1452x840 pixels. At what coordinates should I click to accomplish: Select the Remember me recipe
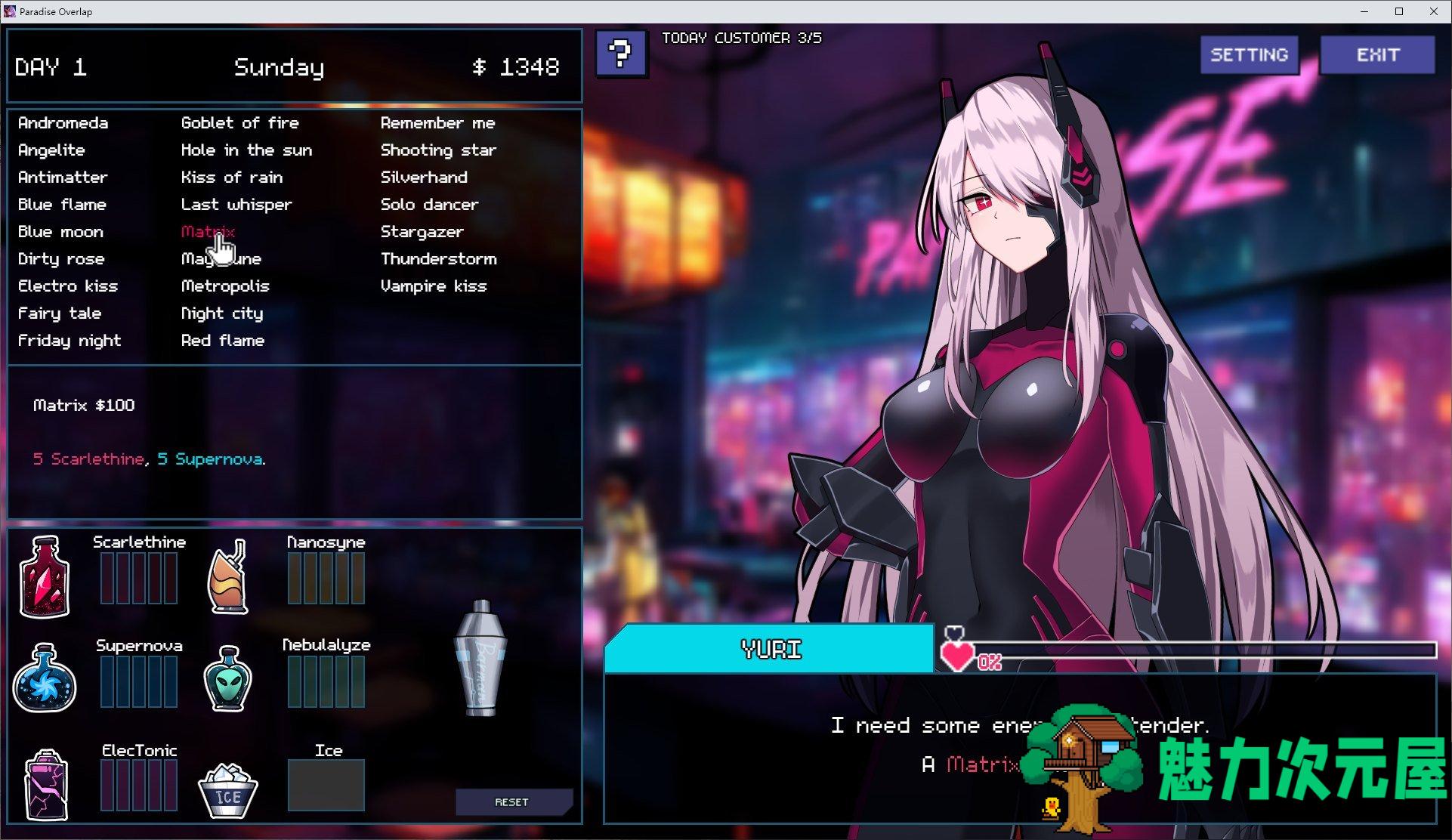[437, 123]
